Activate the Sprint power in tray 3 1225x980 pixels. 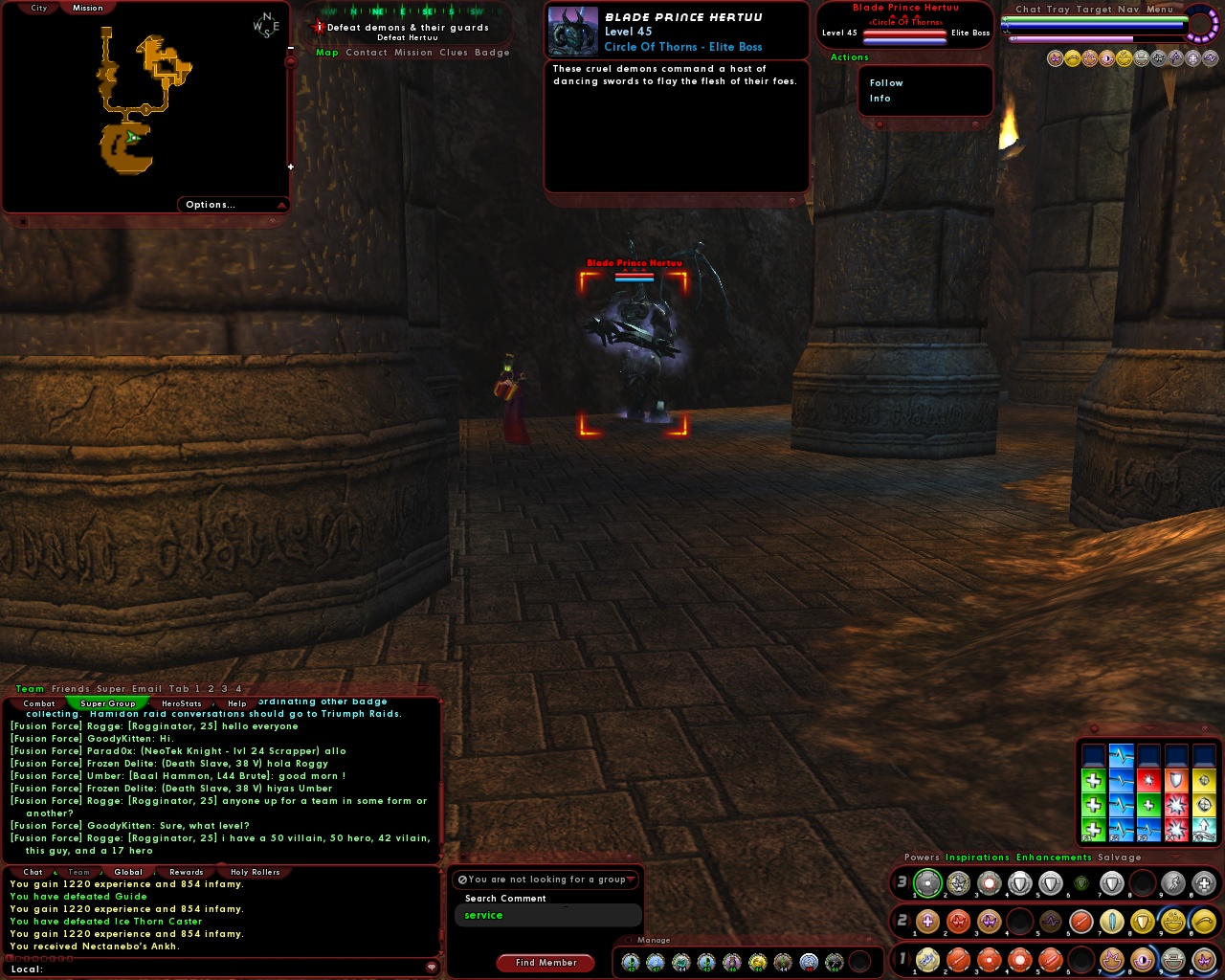(x=1173, y=883)
